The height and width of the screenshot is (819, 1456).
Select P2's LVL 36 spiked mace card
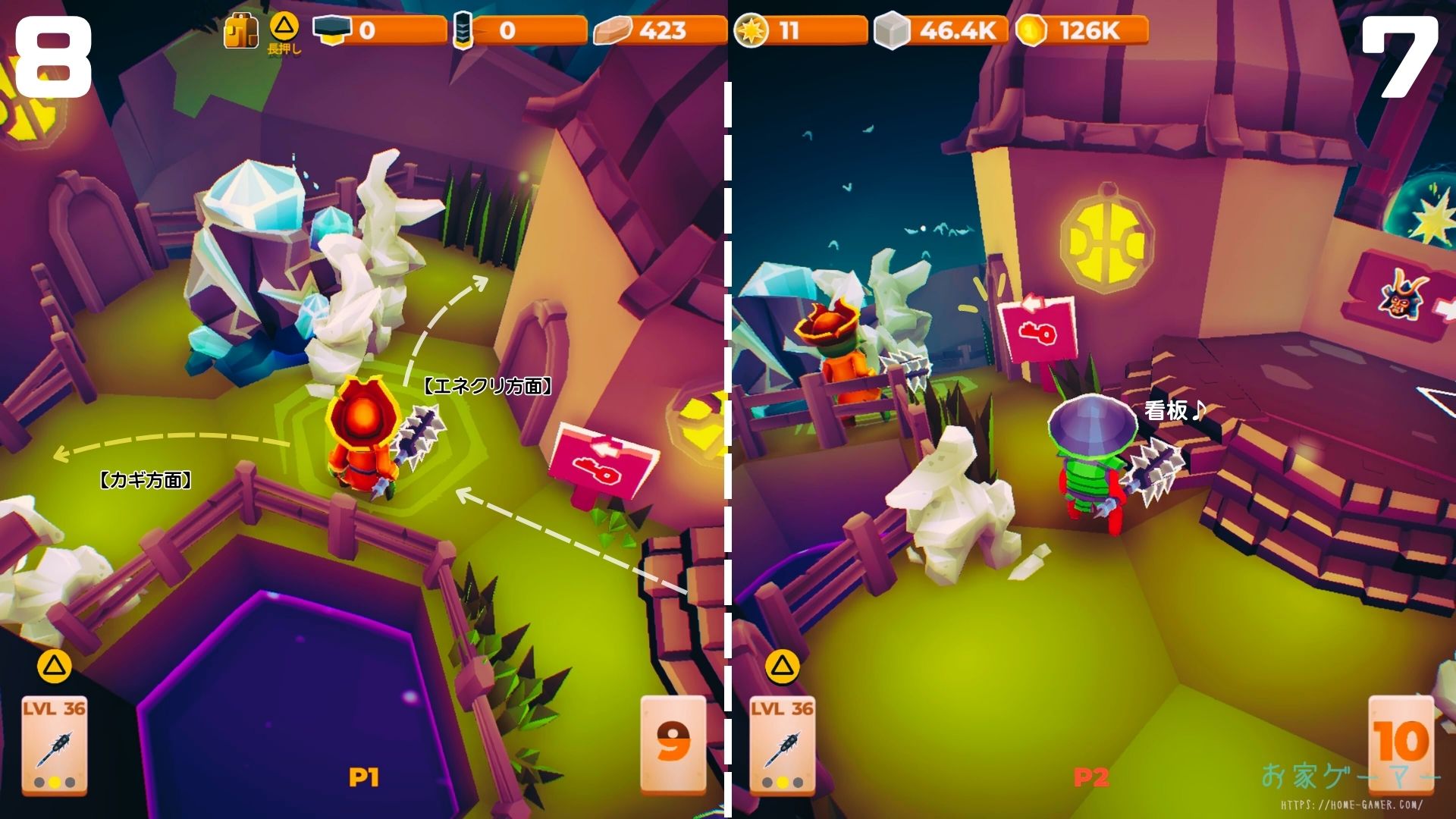tap(782, 745)
